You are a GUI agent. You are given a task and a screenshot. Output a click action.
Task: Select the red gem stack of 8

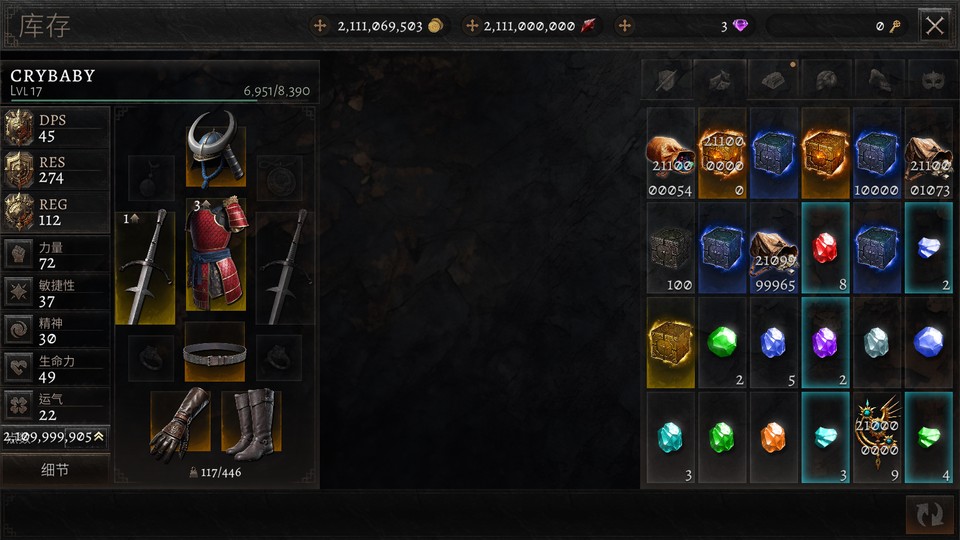tap(825, 248)
